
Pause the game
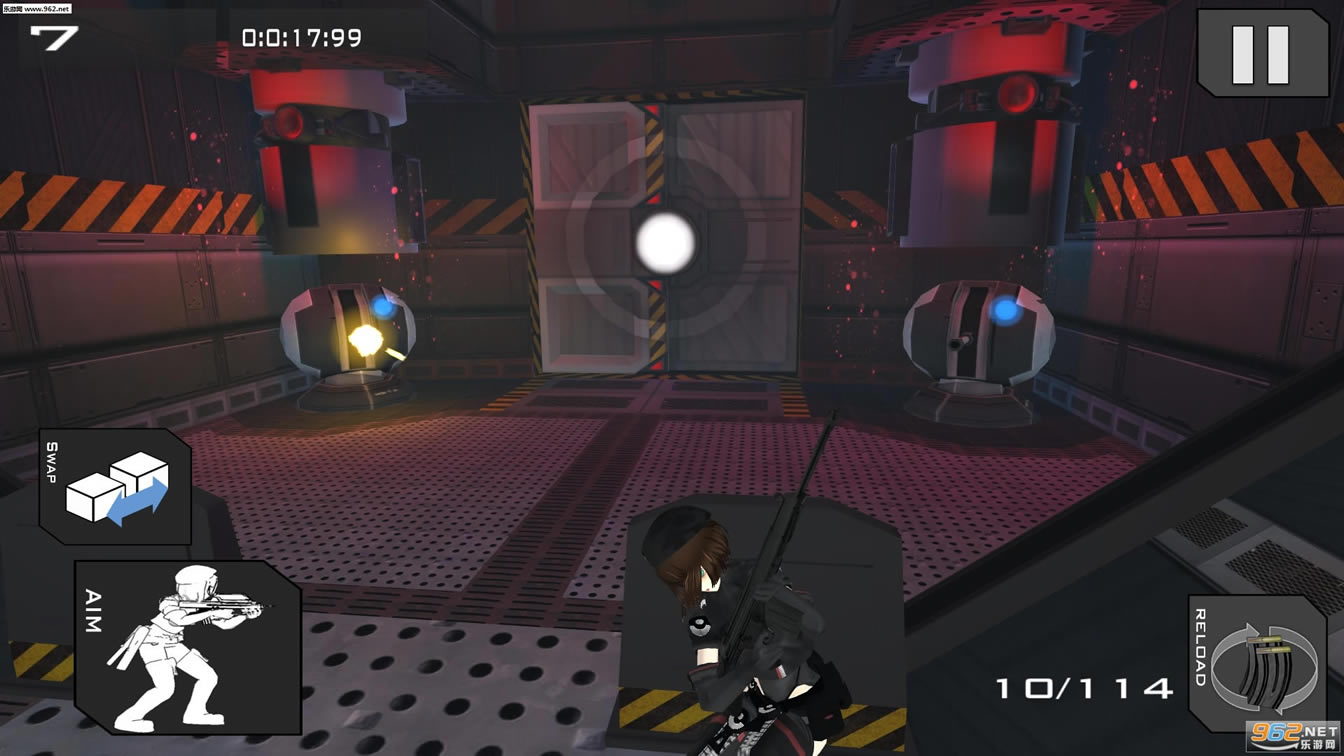pyautogui.click(x=1261, y=53)
